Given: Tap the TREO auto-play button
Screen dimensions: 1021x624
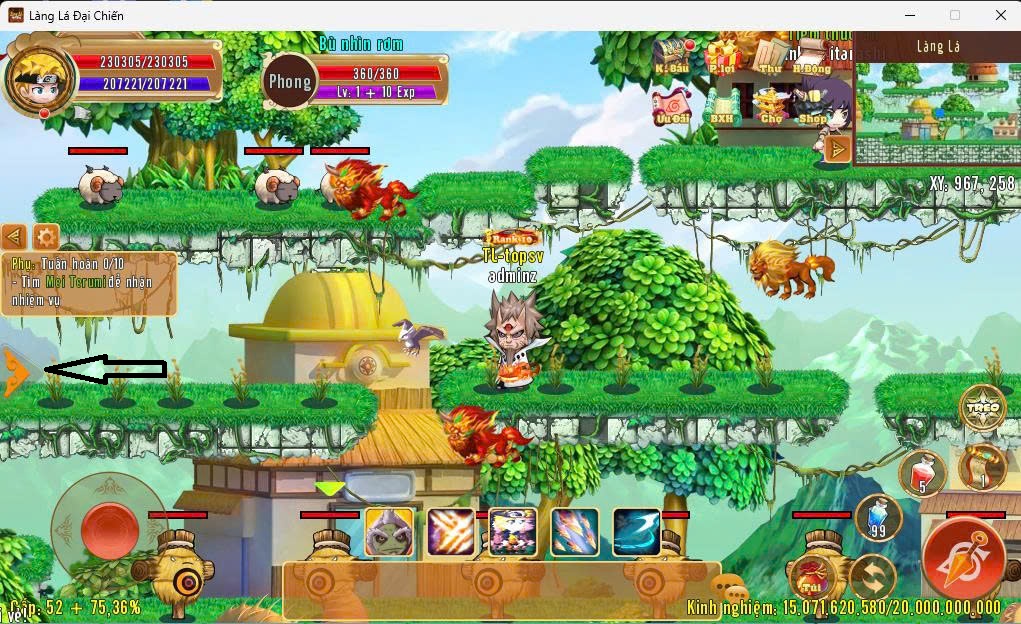Looking at the screenshot, I should [982, 407].
